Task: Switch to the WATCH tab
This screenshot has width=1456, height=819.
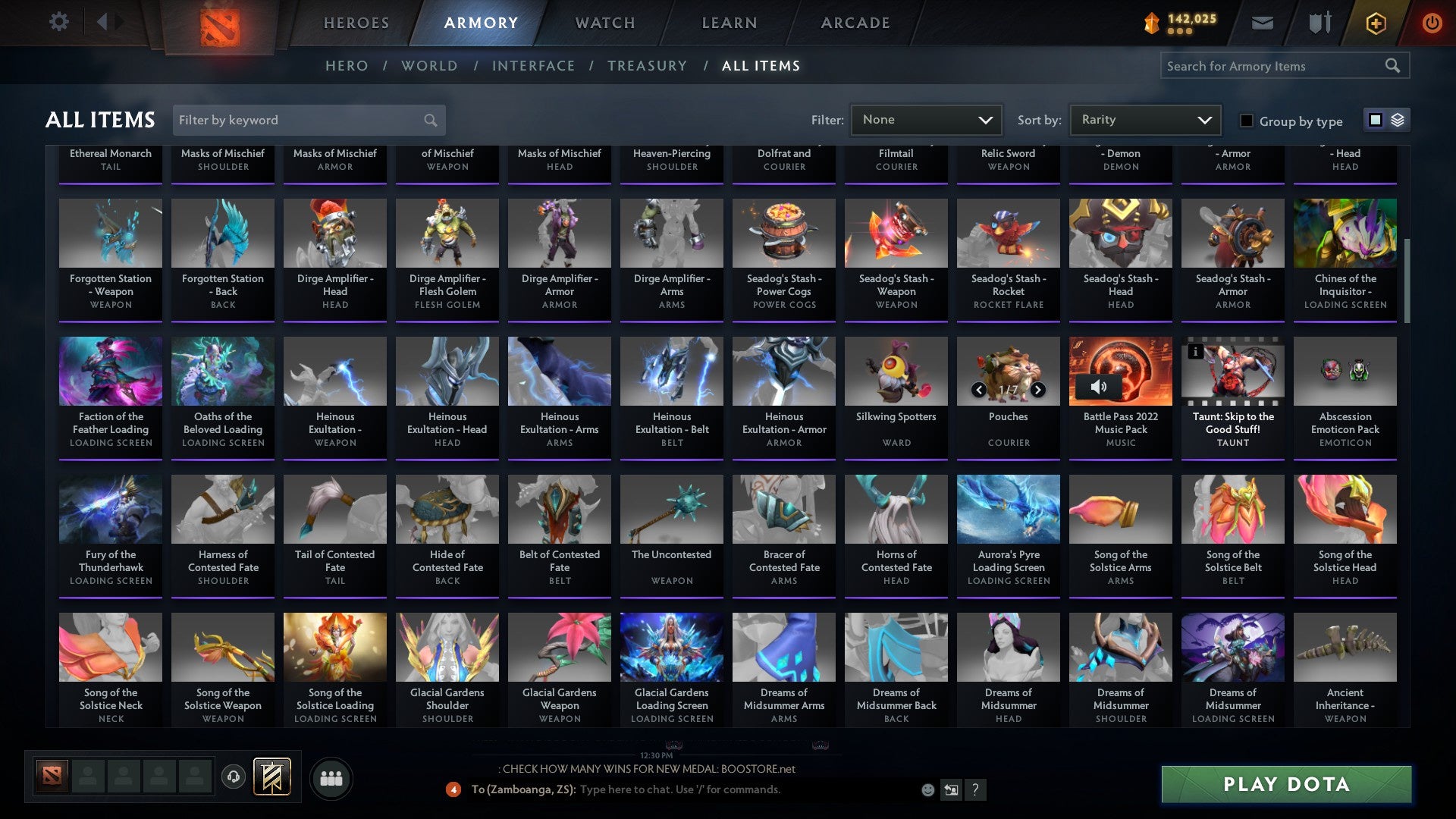Action: [604, 23]
